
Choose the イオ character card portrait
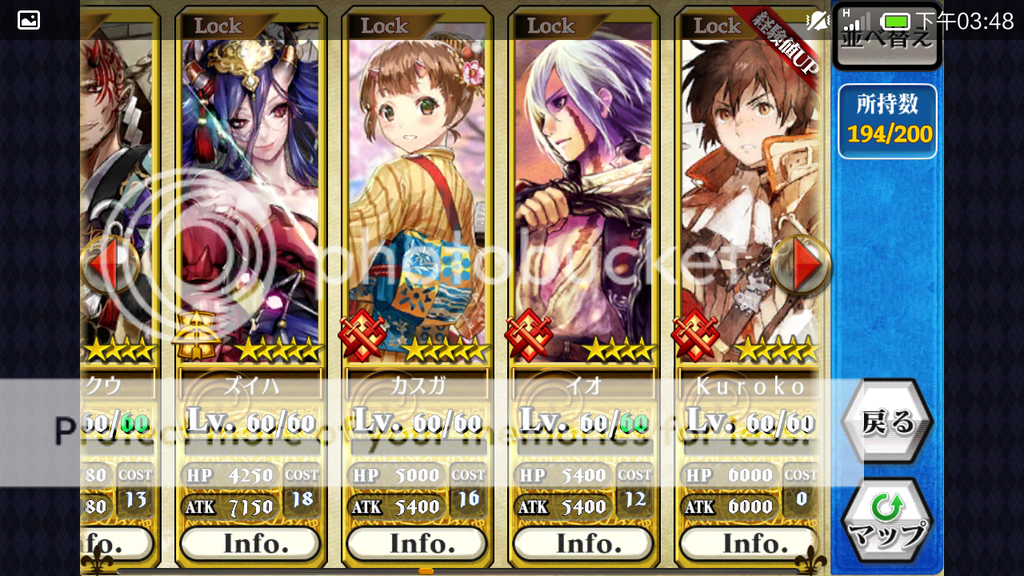(583, 190)
